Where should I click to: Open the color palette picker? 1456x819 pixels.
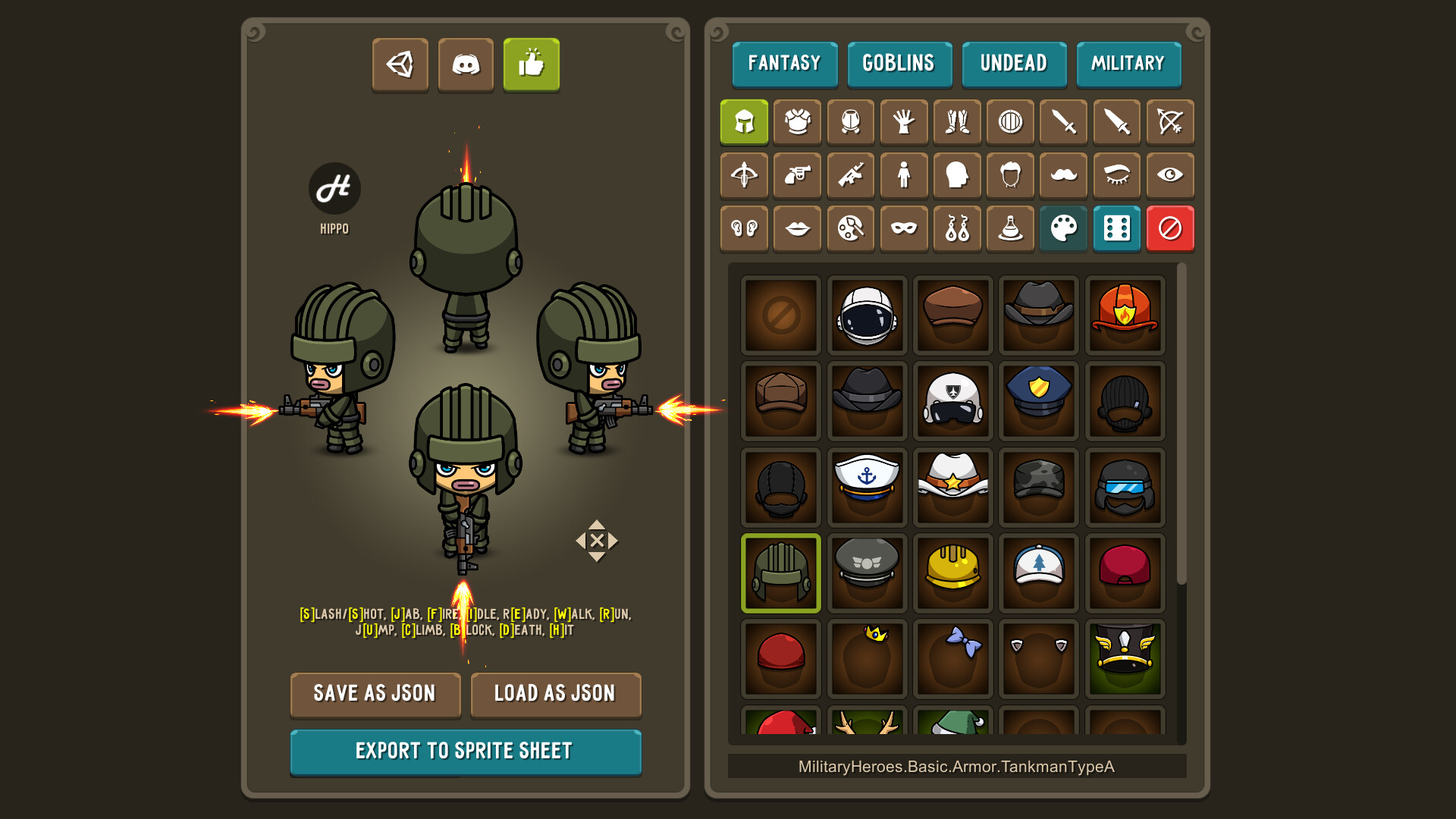tap(1062, 228)
